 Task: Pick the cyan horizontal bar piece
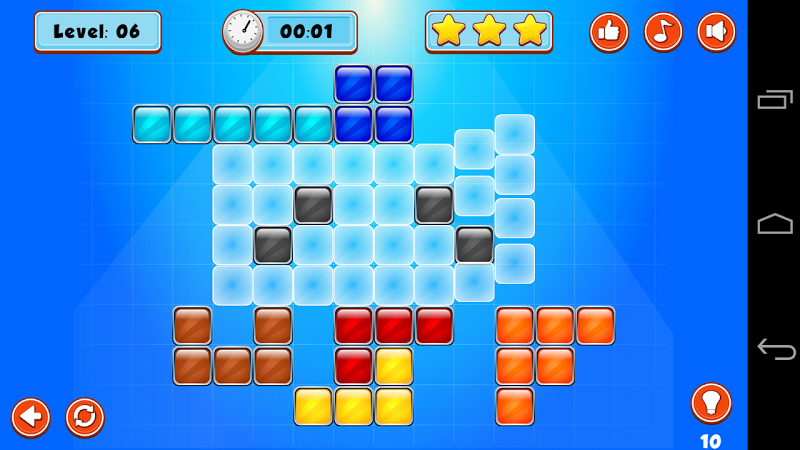[x=232, y=124]
